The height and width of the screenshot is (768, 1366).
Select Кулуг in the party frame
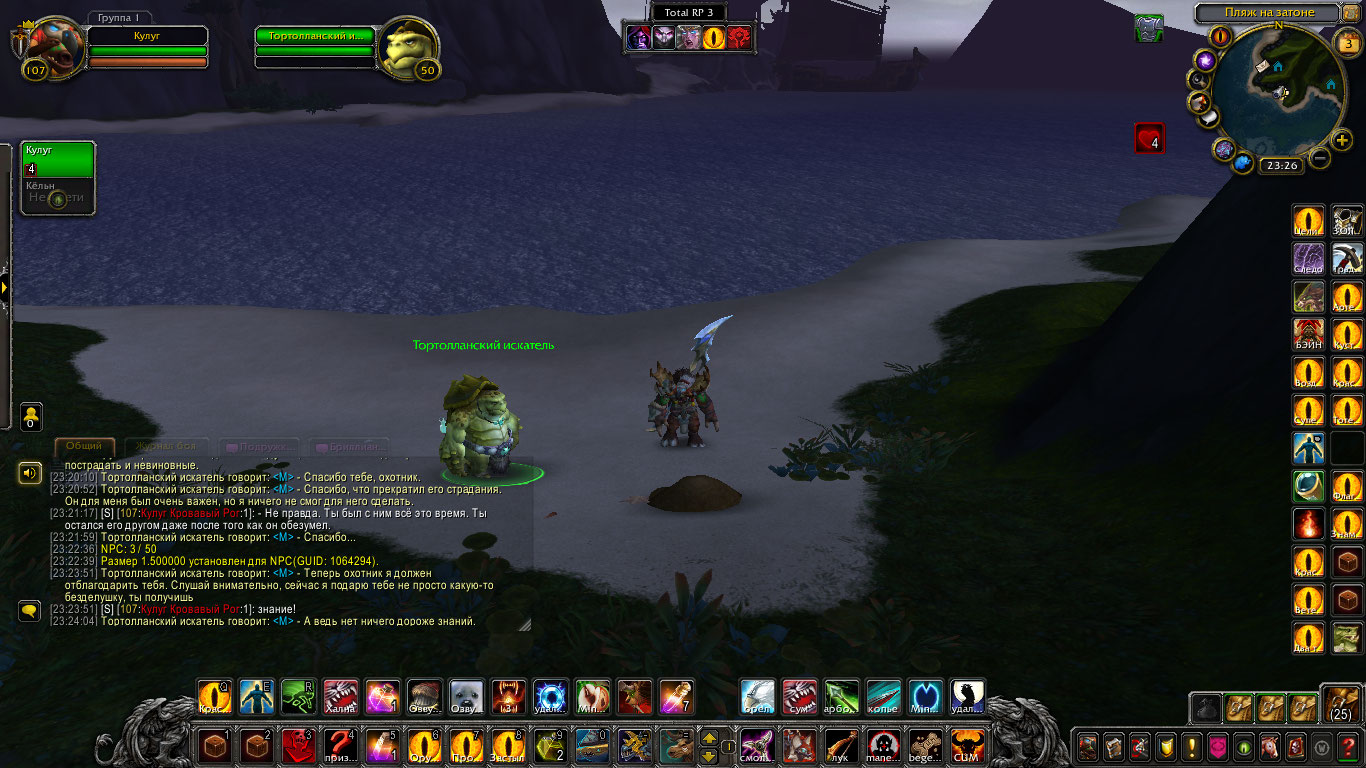click(x=58, y=160)
